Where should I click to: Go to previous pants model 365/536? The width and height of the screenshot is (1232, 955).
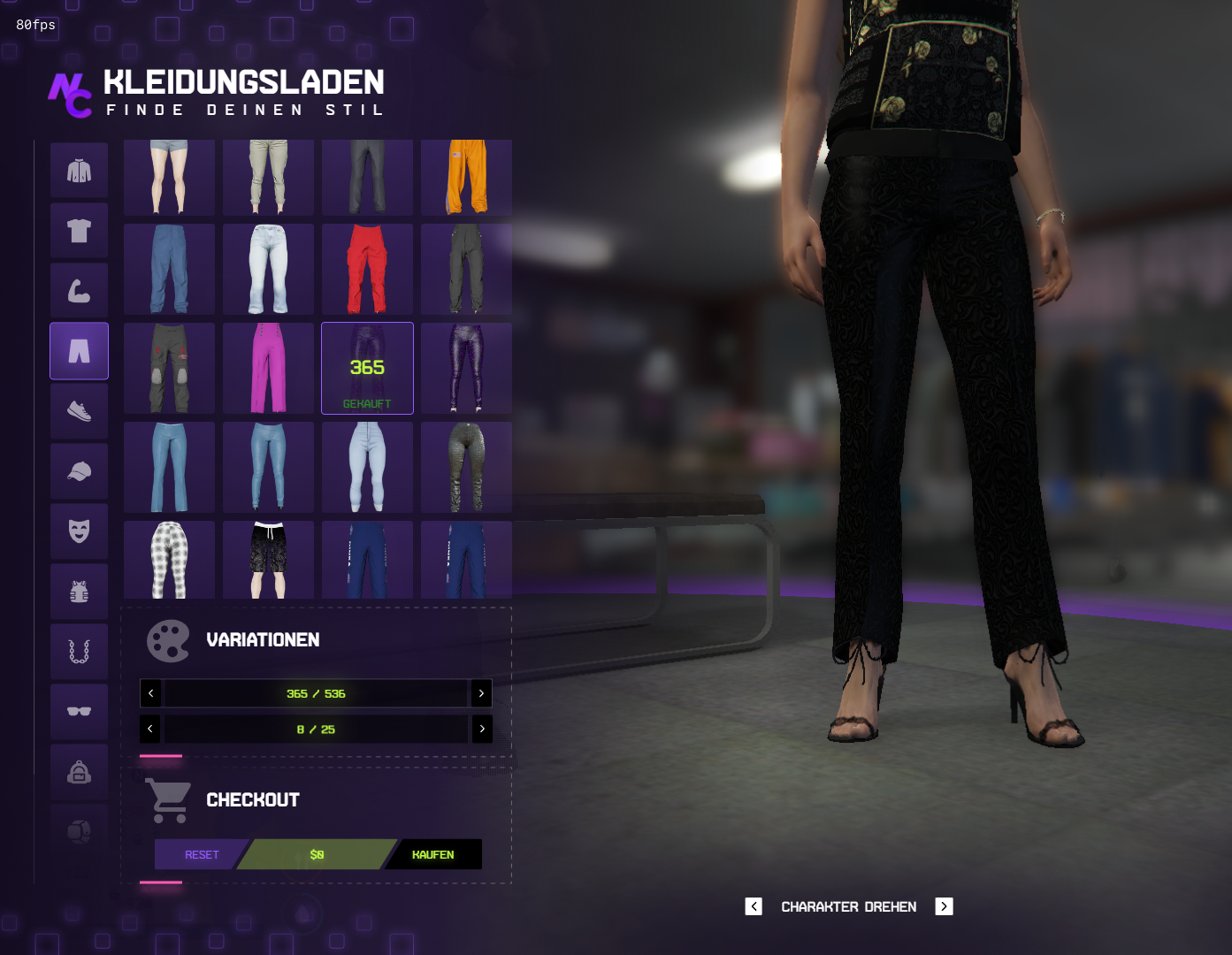pyautogui.click(x=151, y=693)
